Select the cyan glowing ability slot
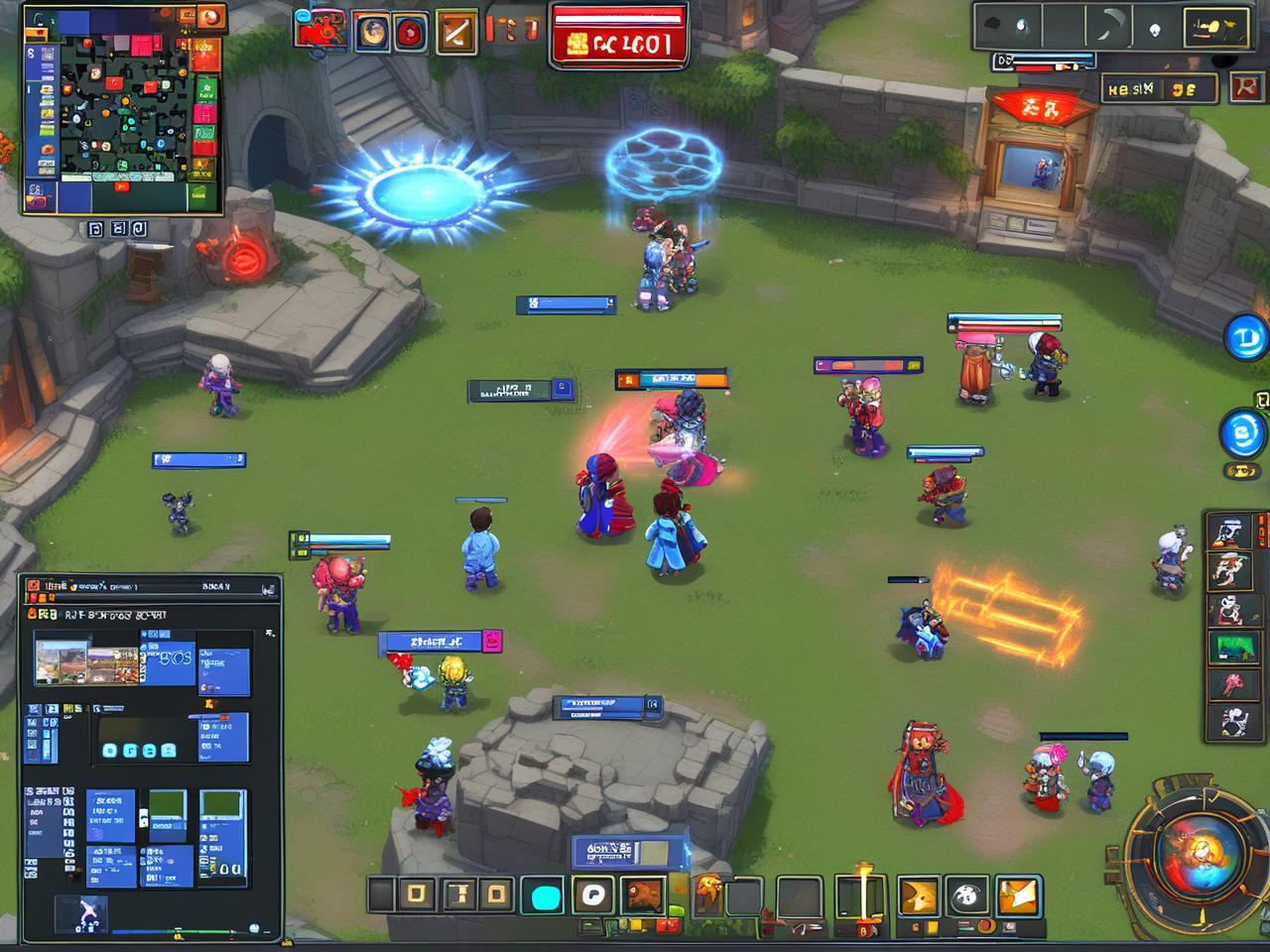Viewport: 1270px width, 952px height. [x=545, y=895]
